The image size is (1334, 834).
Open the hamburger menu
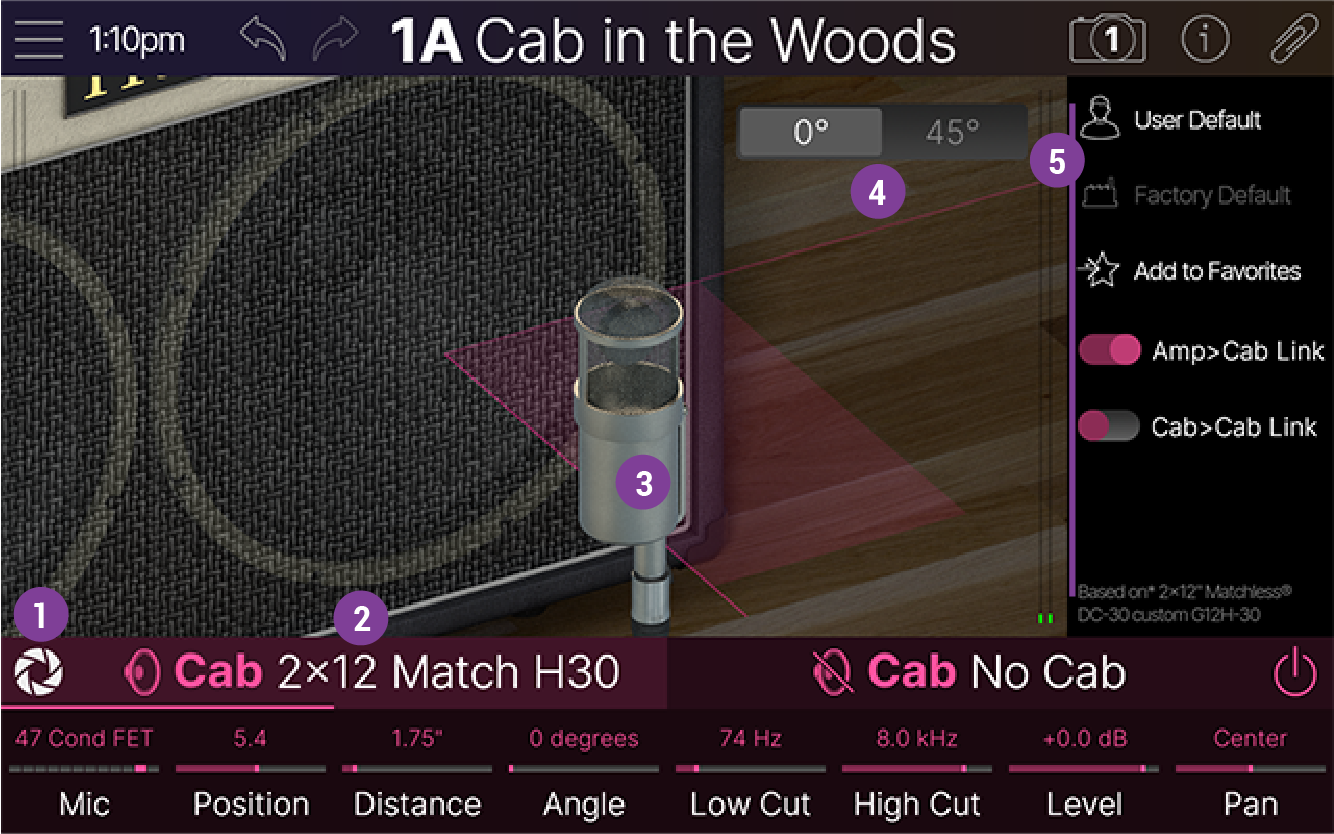tap(38, 40)
